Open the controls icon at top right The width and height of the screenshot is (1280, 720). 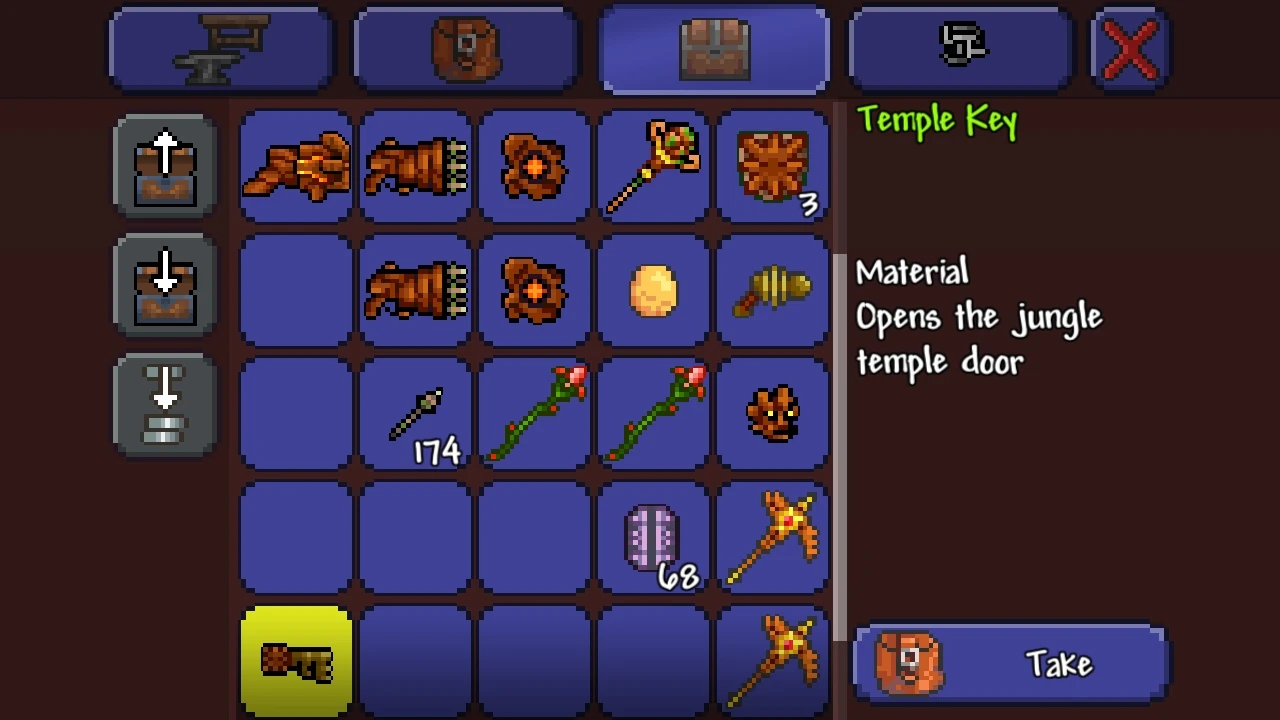pyautogui.click(x=958, y=47)
